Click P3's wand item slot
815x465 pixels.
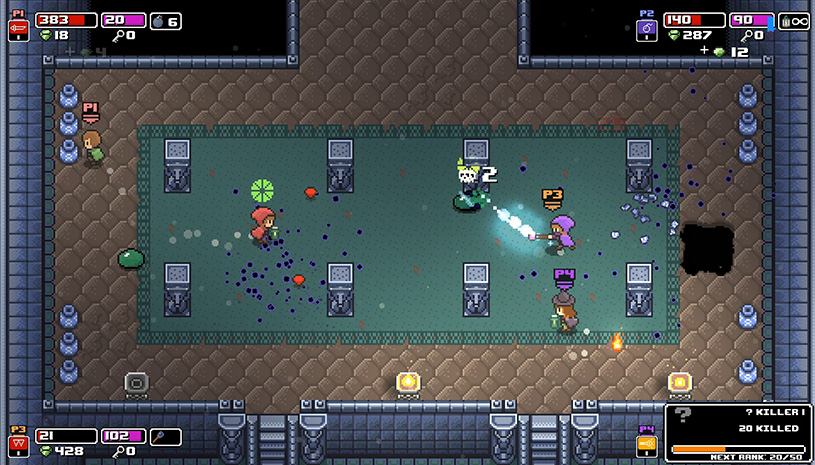point(166,436)
